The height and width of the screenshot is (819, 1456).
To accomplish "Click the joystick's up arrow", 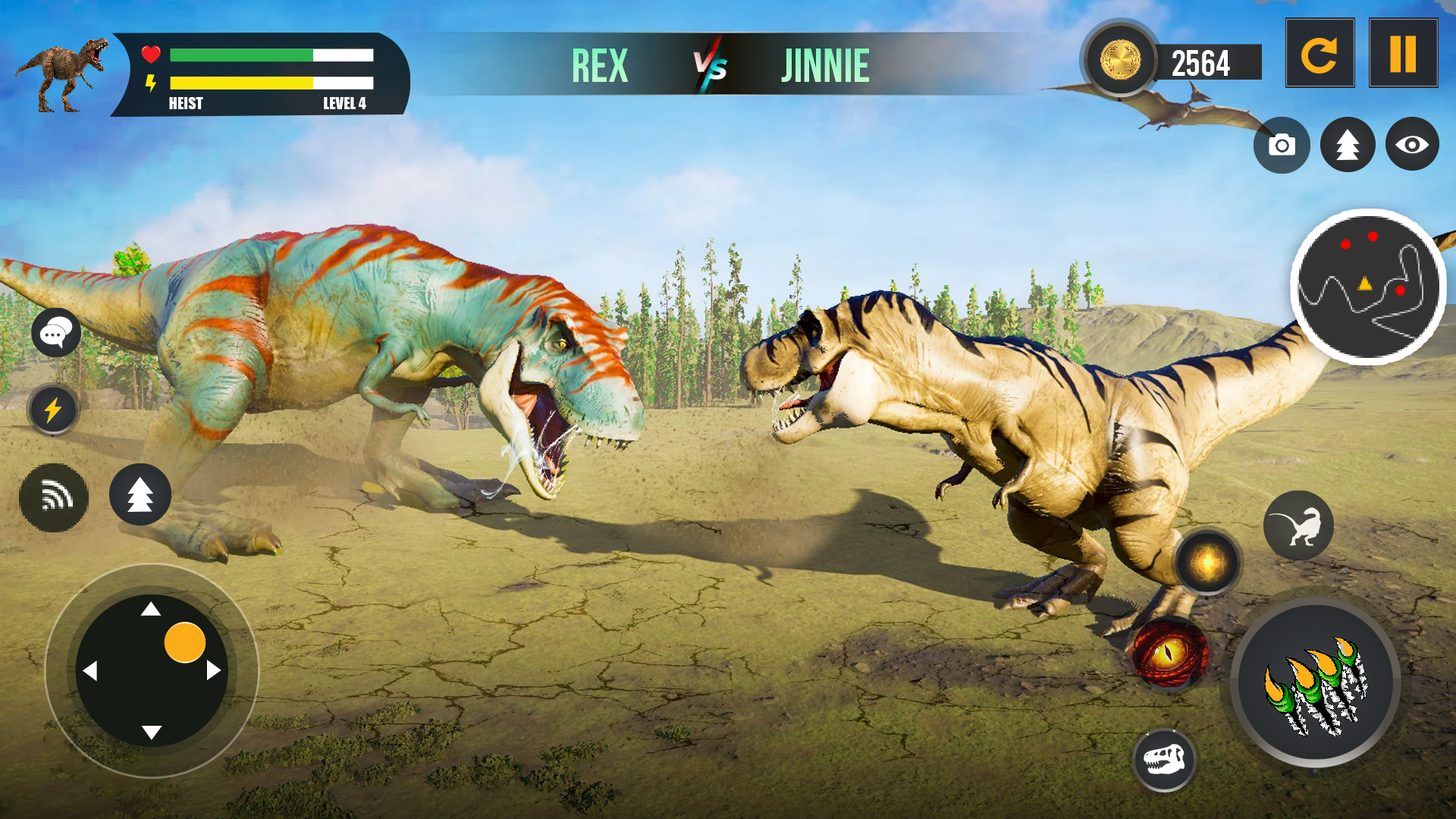I will 151,609.
